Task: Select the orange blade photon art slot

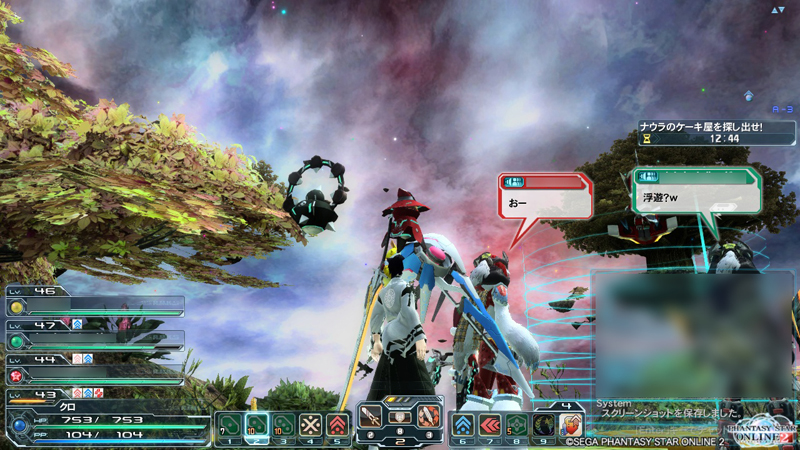Action: click(x=428, y=417)
